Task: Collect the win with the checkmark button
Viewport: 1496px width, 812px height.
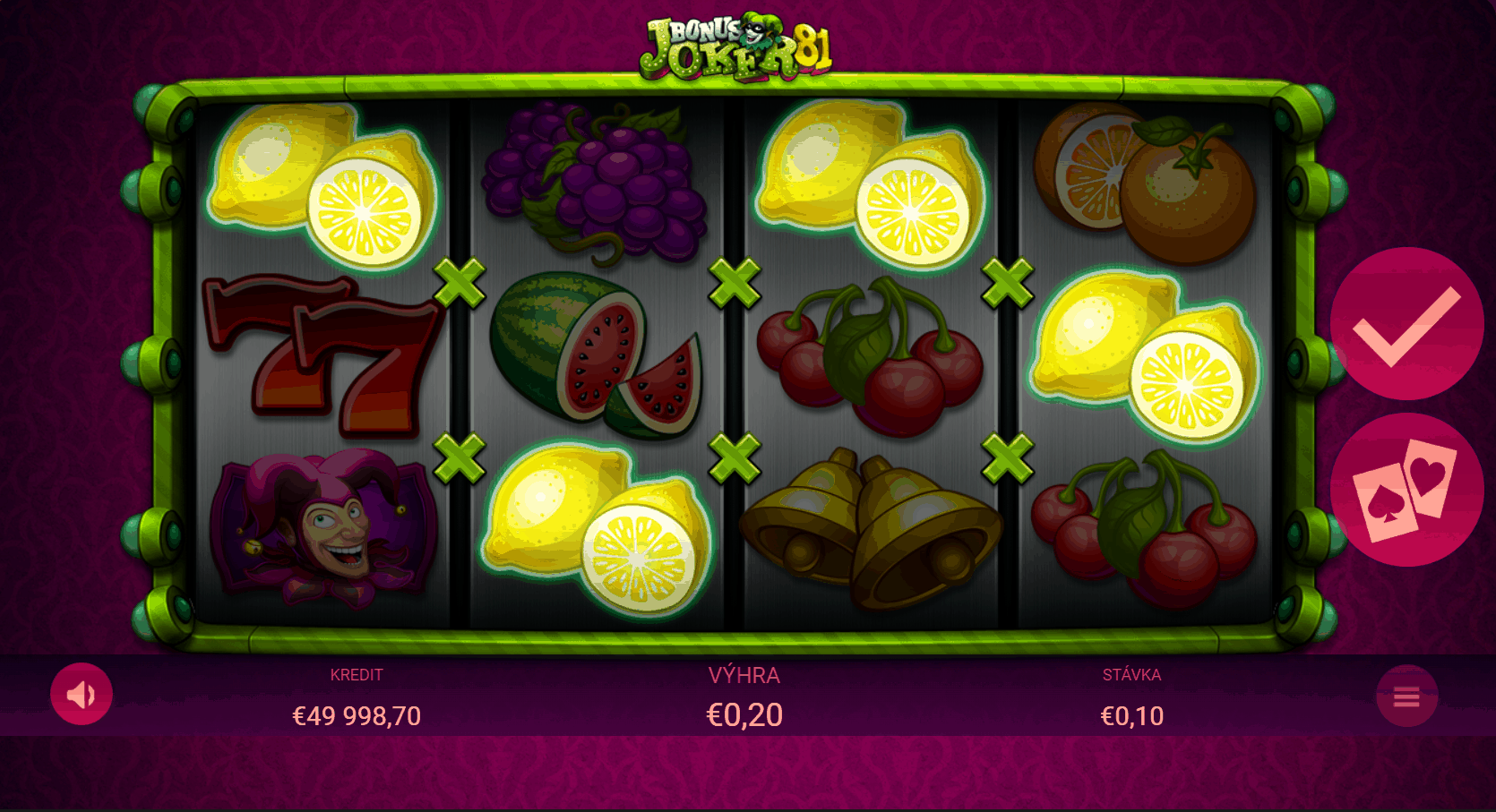Action: pyautogui.click(x=1406, y=324)
